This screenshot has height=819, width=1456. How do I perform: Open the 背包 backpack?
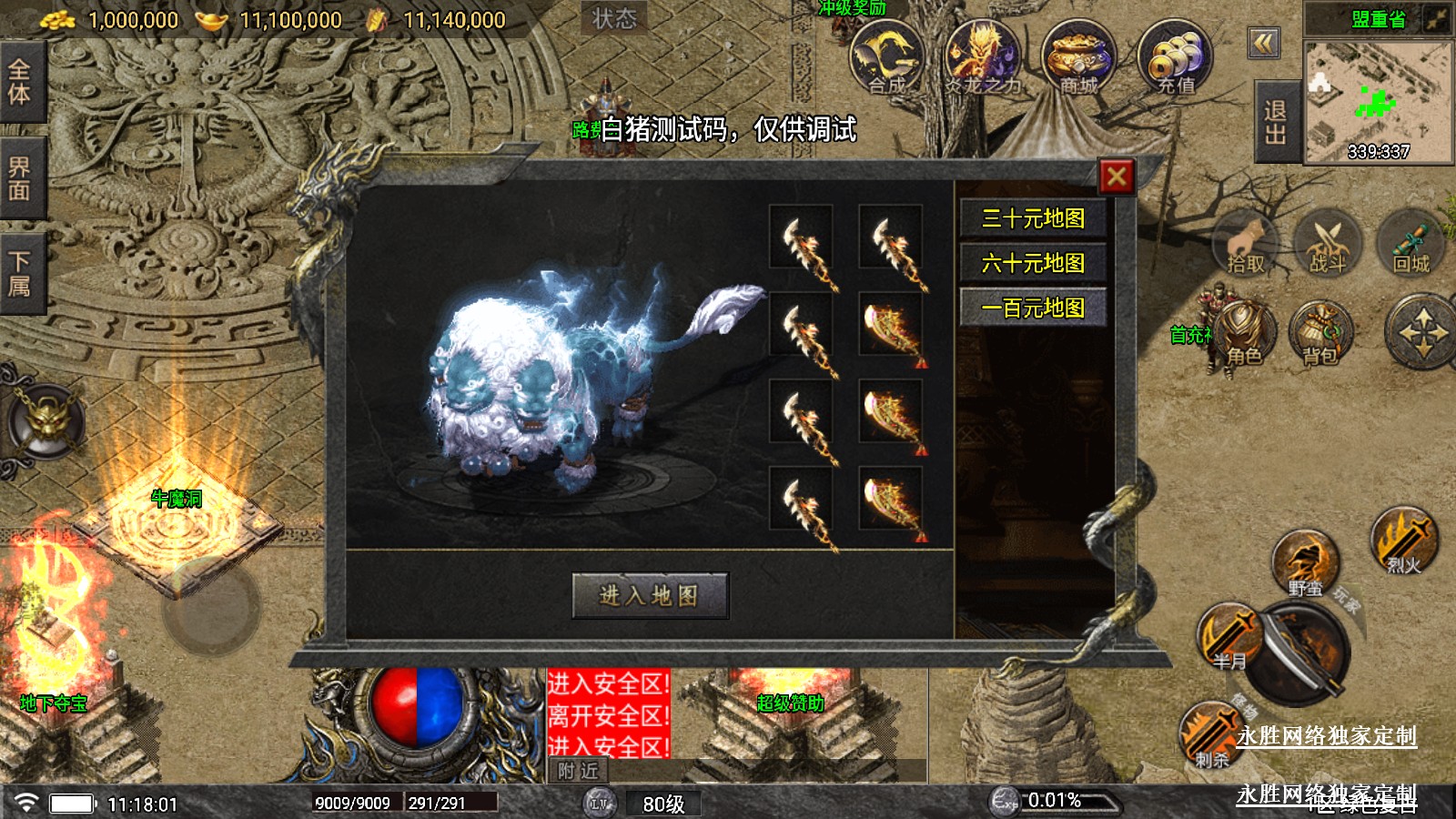1320,335
